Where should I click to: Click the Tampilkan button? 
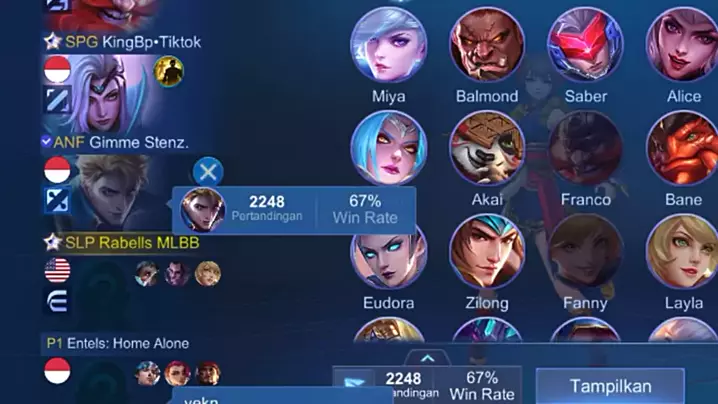610,386
